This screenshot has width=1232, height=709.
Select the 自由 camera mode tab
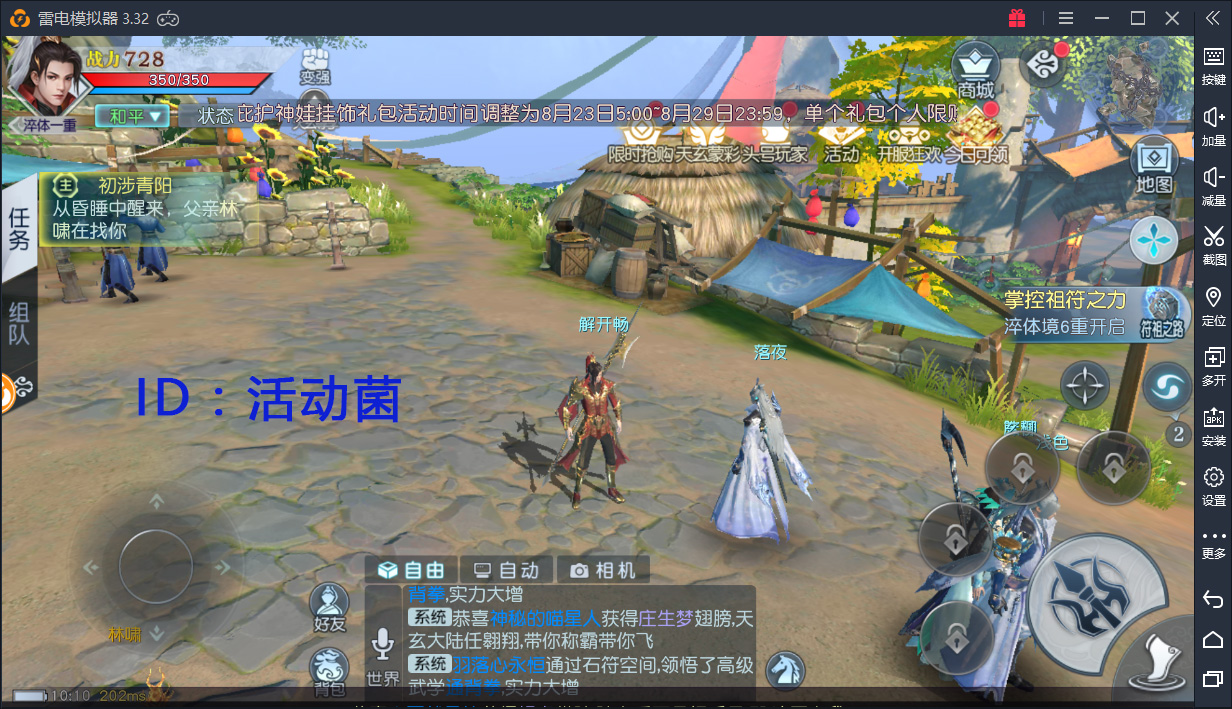[x=411, y=570]
